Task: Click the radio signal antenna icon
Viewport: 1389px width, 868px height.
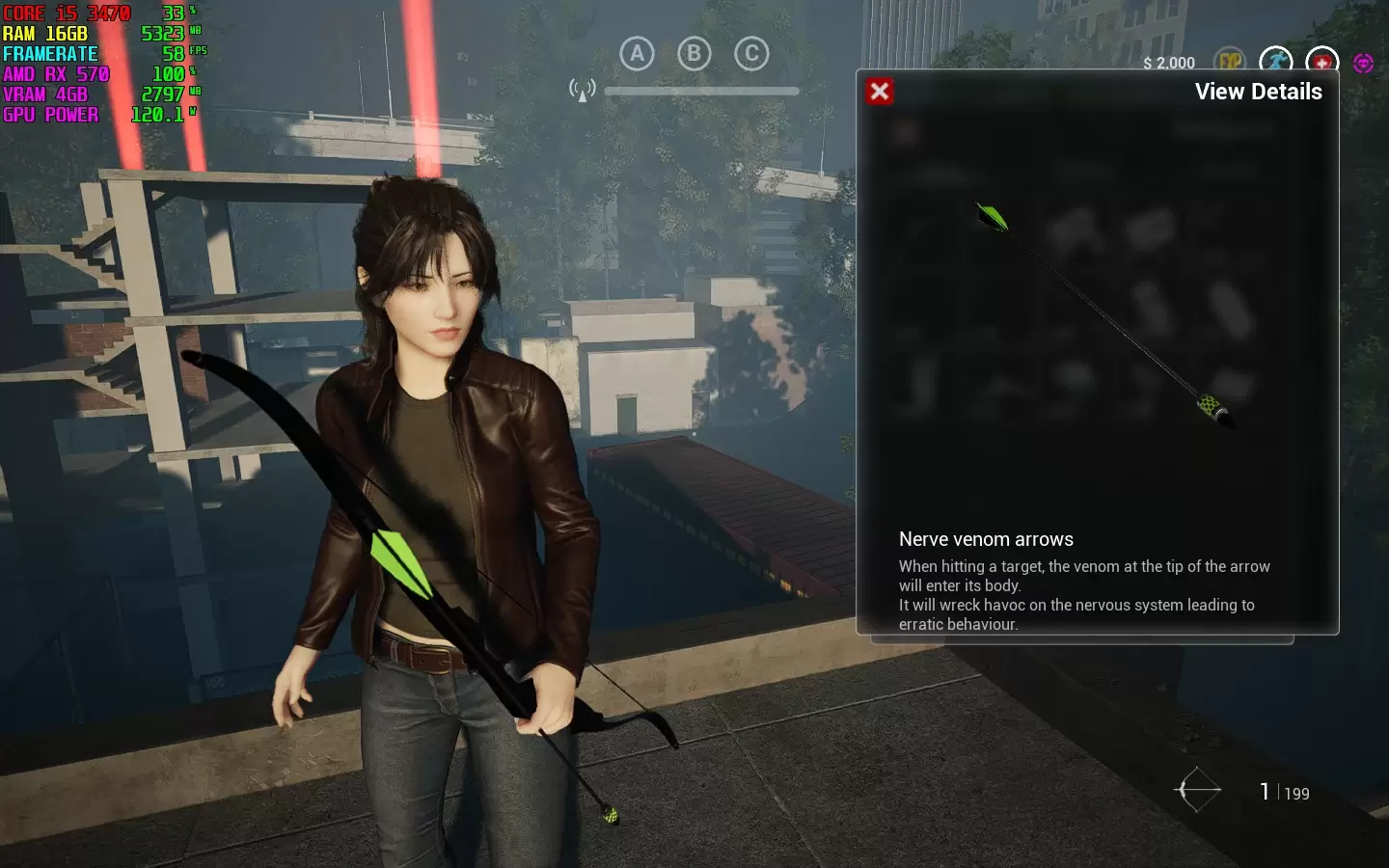Action: [582, 91]
